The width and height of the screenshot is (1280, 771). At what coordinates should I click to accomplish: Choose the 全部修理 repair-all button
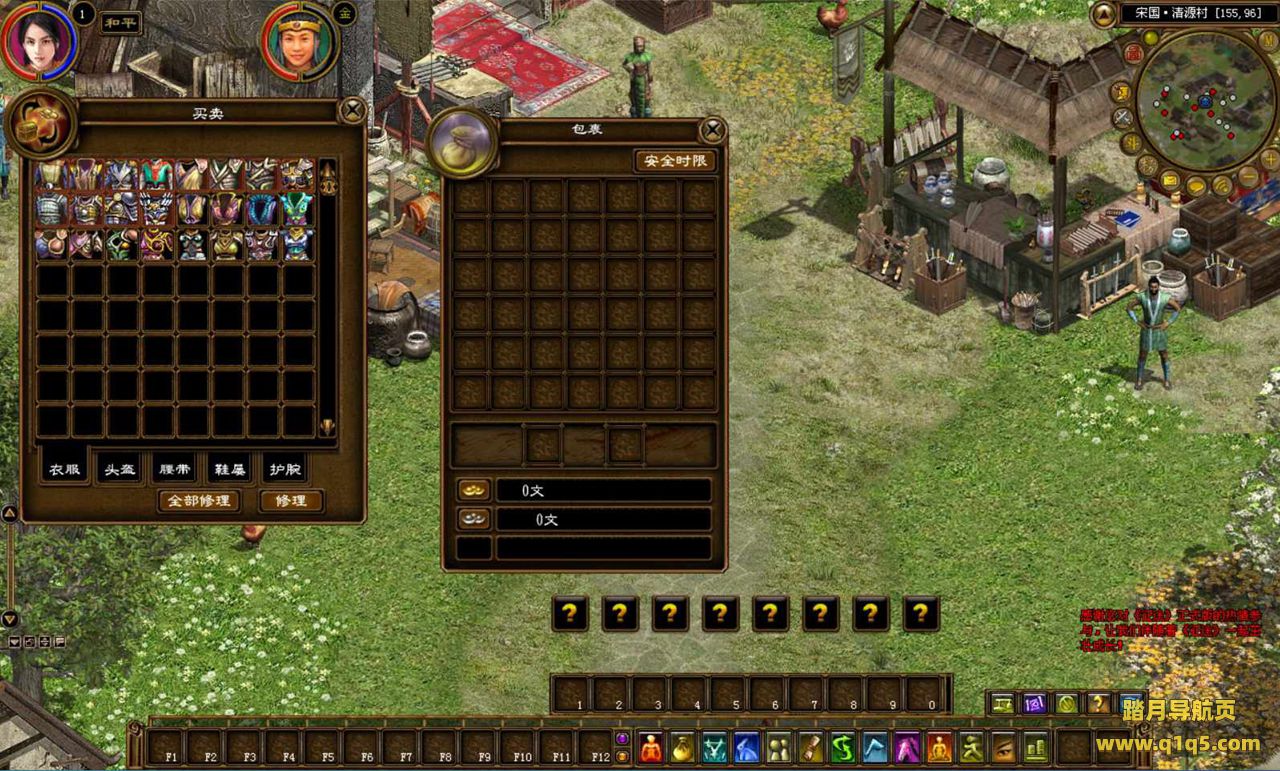199,500
